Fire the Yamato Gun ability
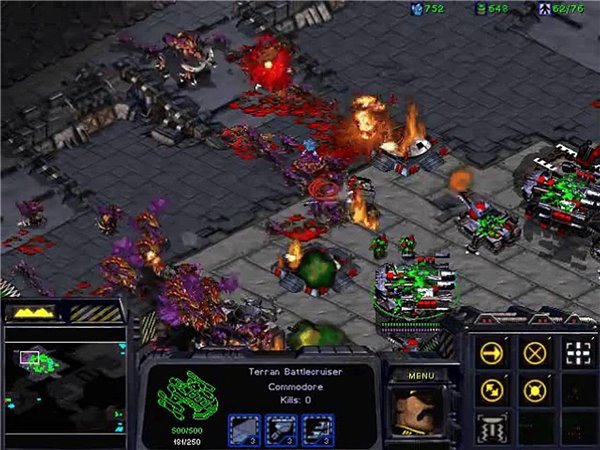 [491, 427]
